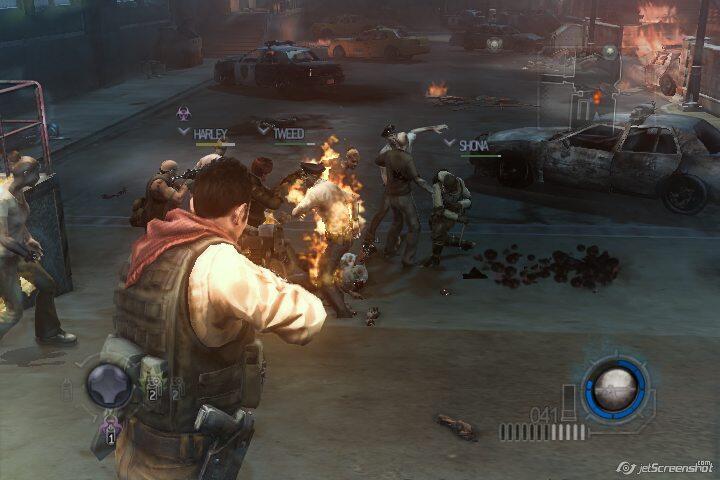The width and height of the screenshot is (720, 480).
Task: Select HARLEY's teammate name tag
Action: click(209, 133)
